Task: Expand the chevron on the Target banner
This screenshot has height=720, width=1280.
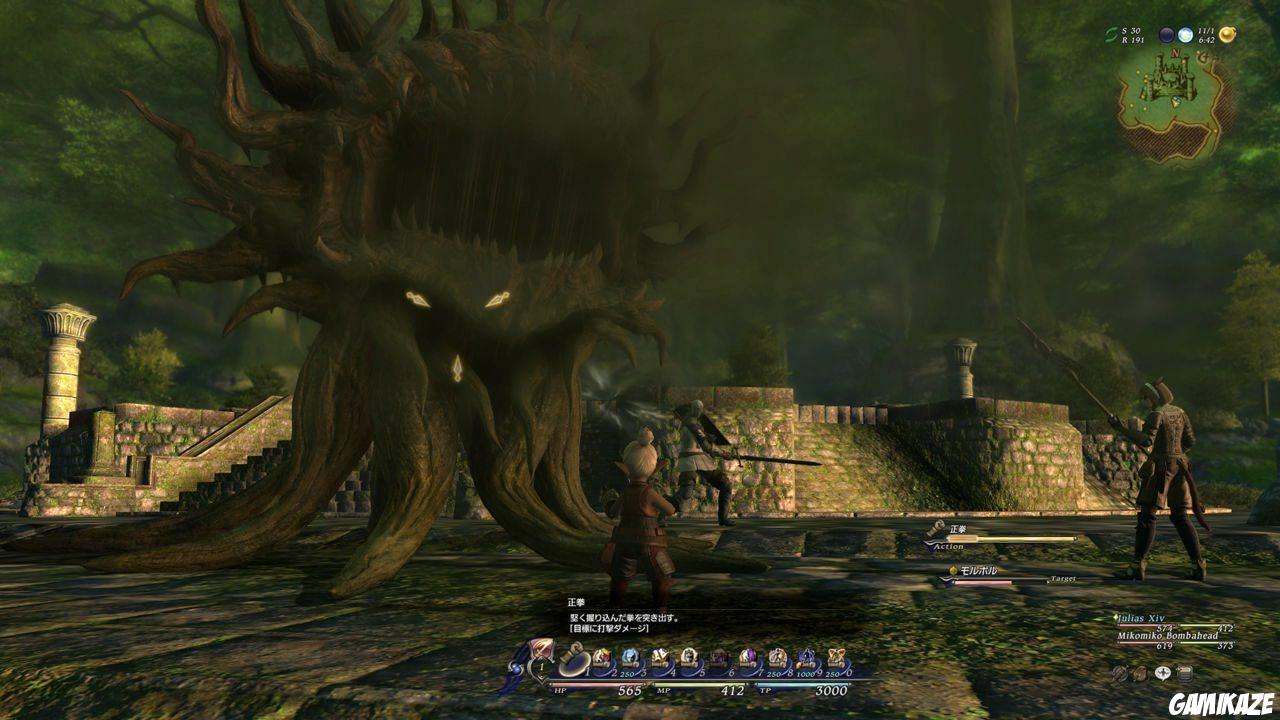Action: pyautogui.click(x=943, y=581)
